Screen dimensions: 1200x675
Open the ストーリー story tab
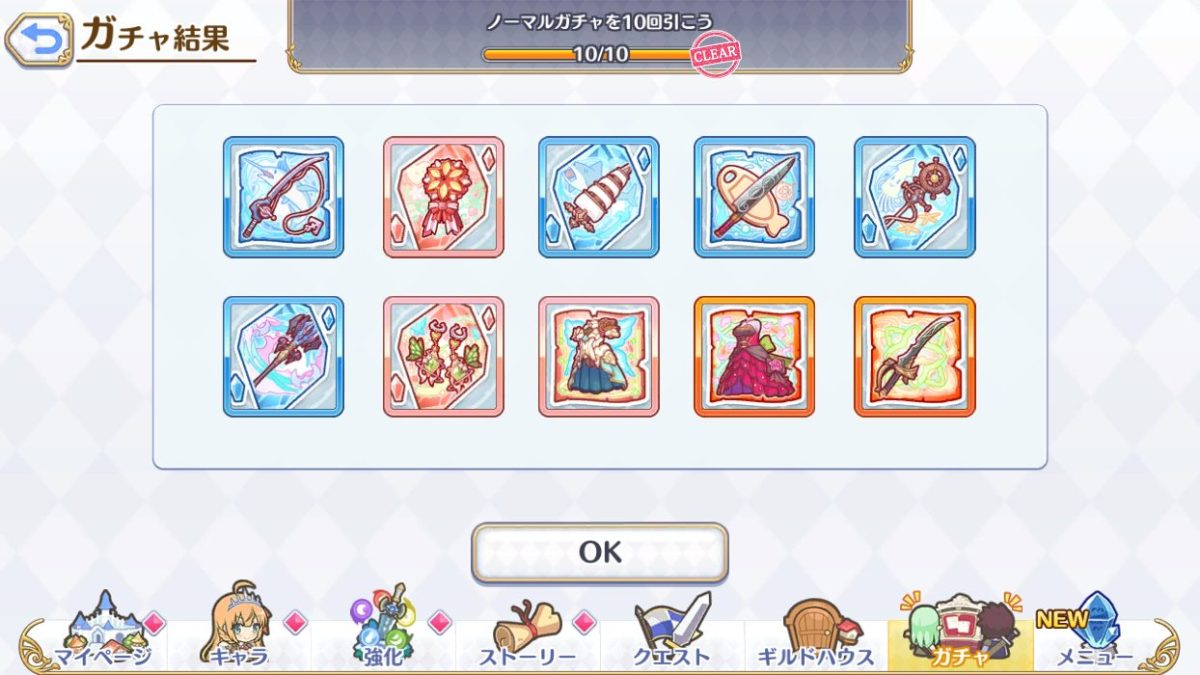click(x=527, y=632)
